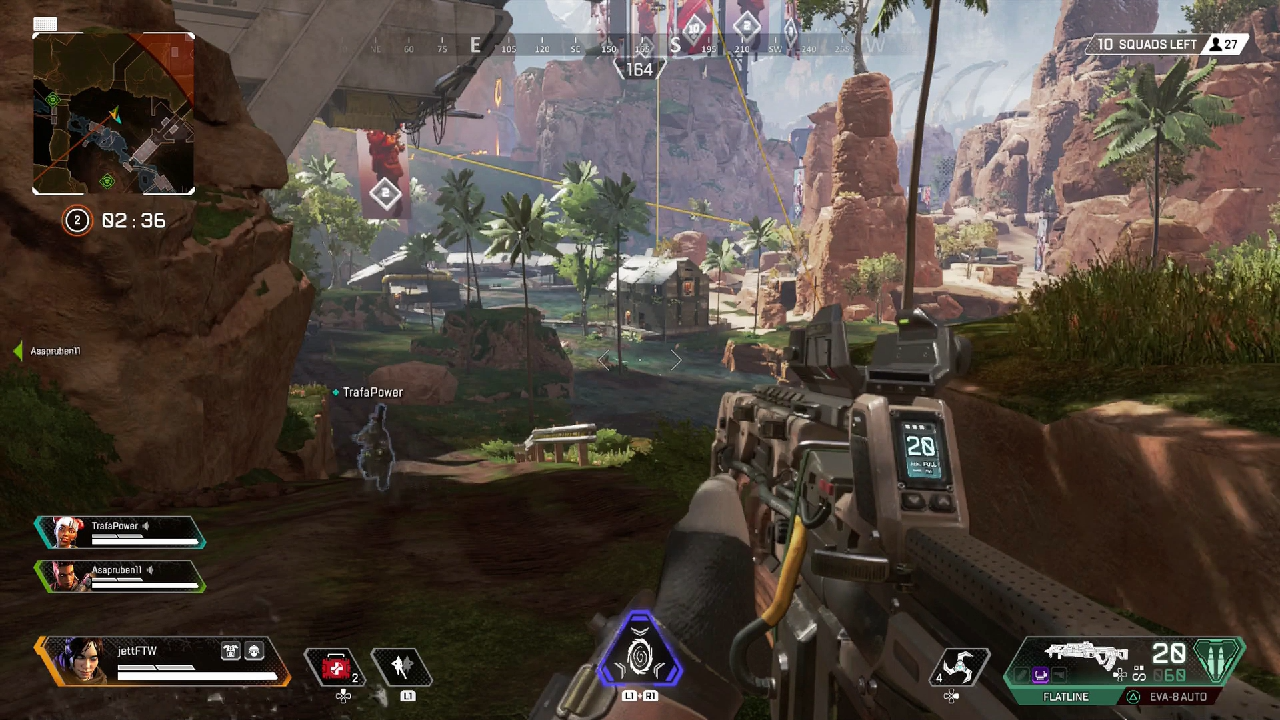1280x720 pixels.
Task: Activate the purple ultimate ability icon
Action: click(x=639, y=653)
